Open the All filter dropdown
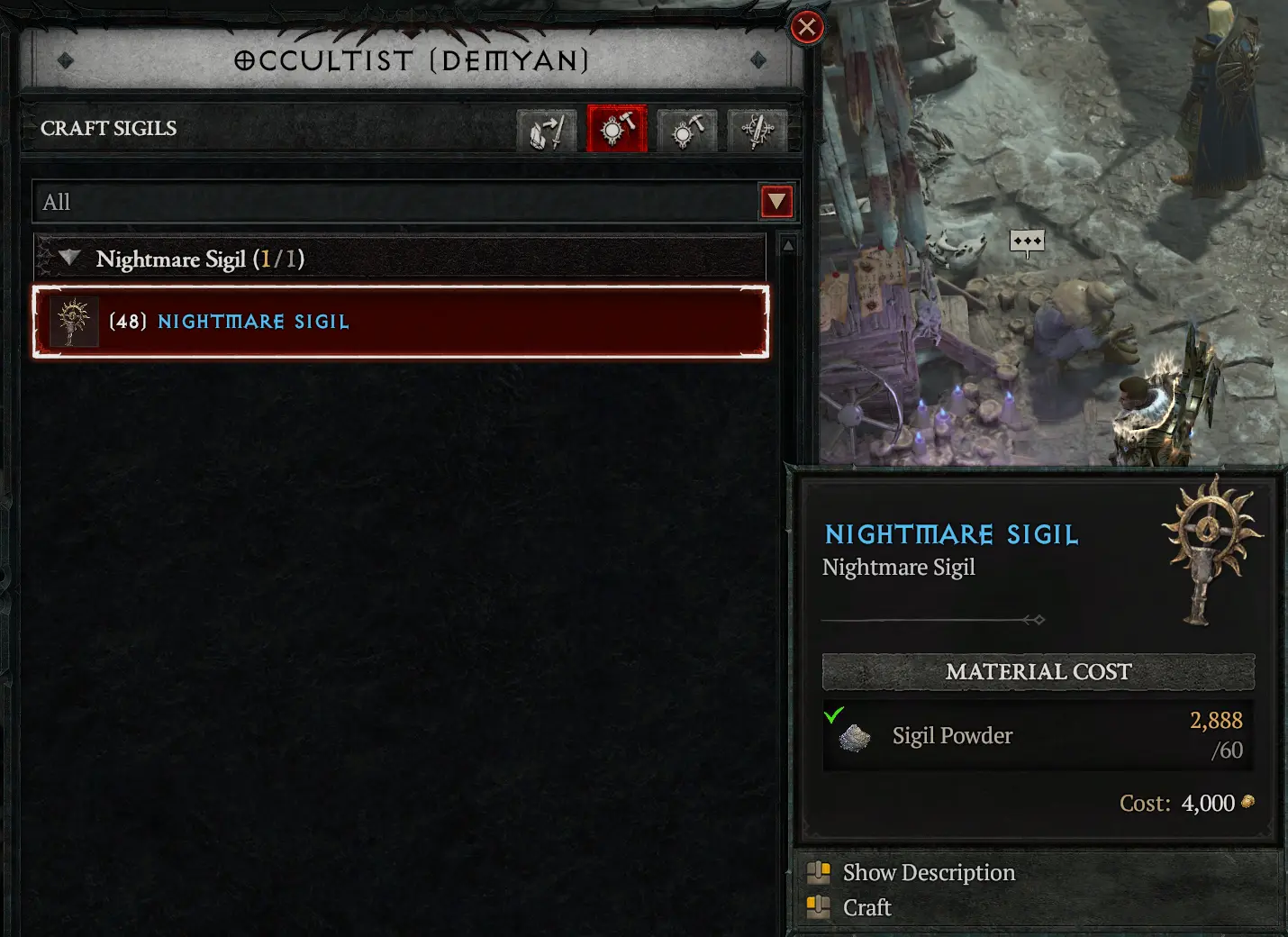 click(776, 202)
